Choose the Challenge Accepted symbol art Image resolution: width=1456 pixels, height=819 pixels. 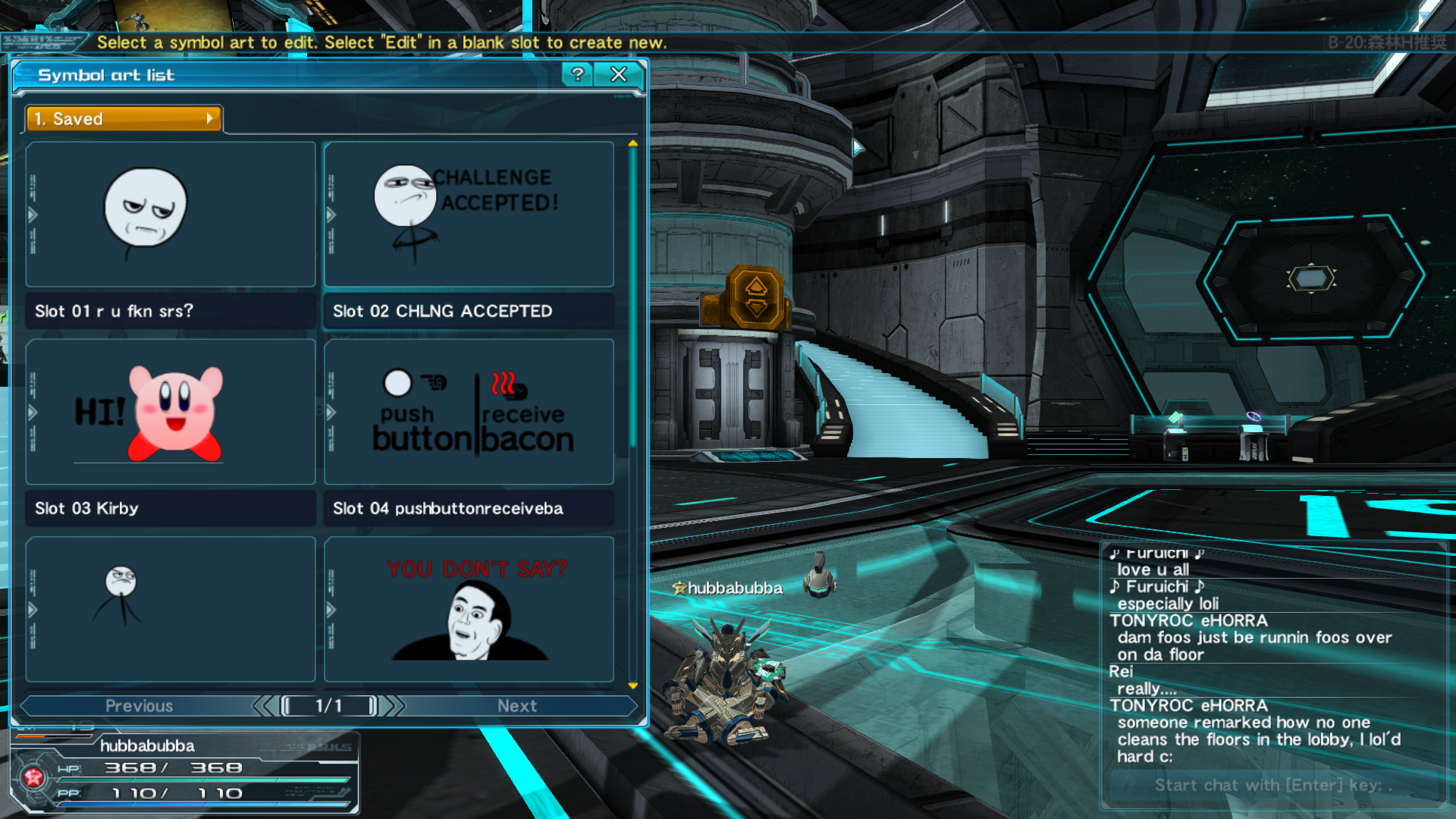pyautogui.click(x=469, y=215)
